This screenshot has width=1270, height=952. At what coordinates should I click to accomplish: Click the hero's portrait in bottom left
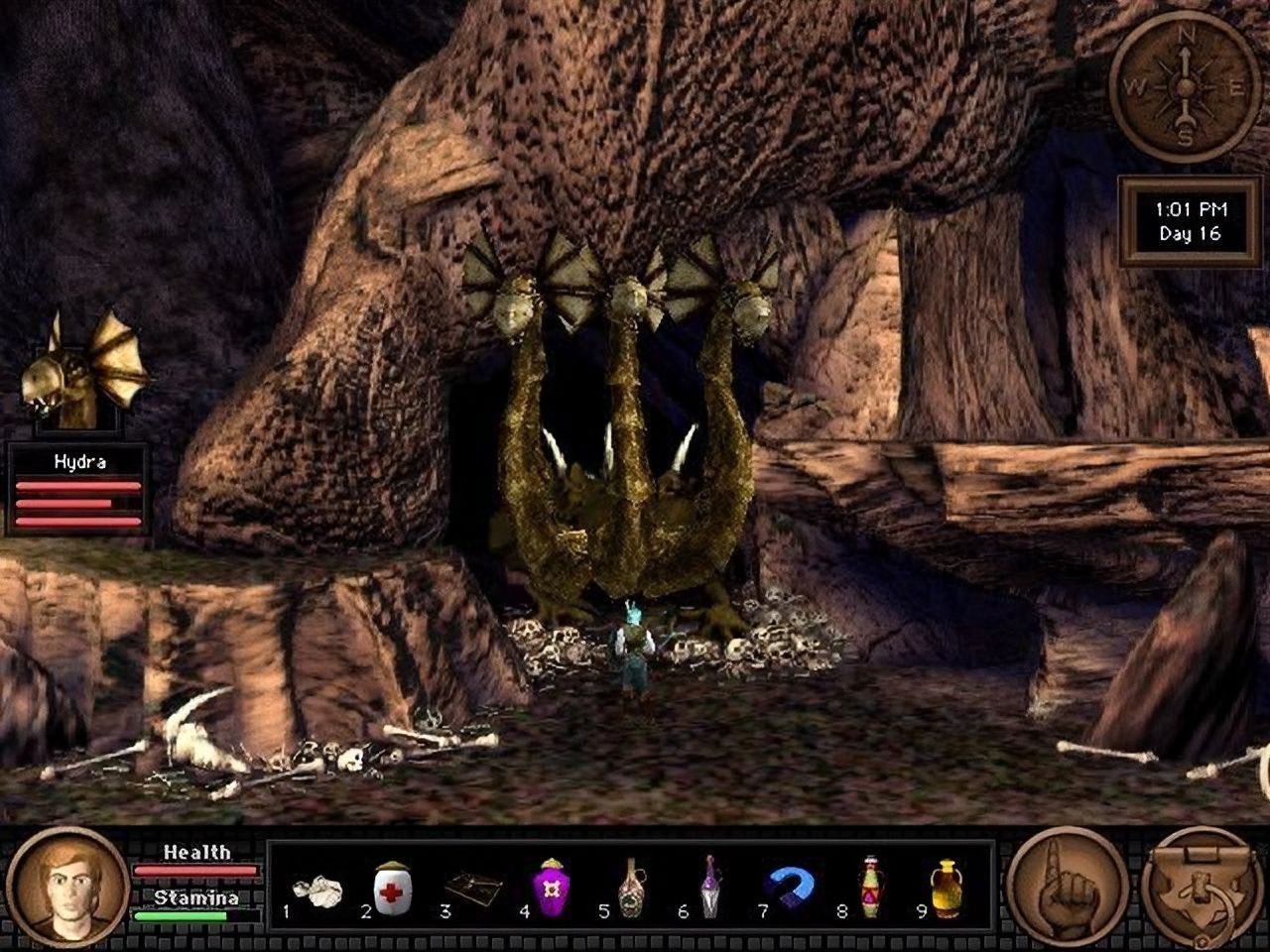[65, 890]
